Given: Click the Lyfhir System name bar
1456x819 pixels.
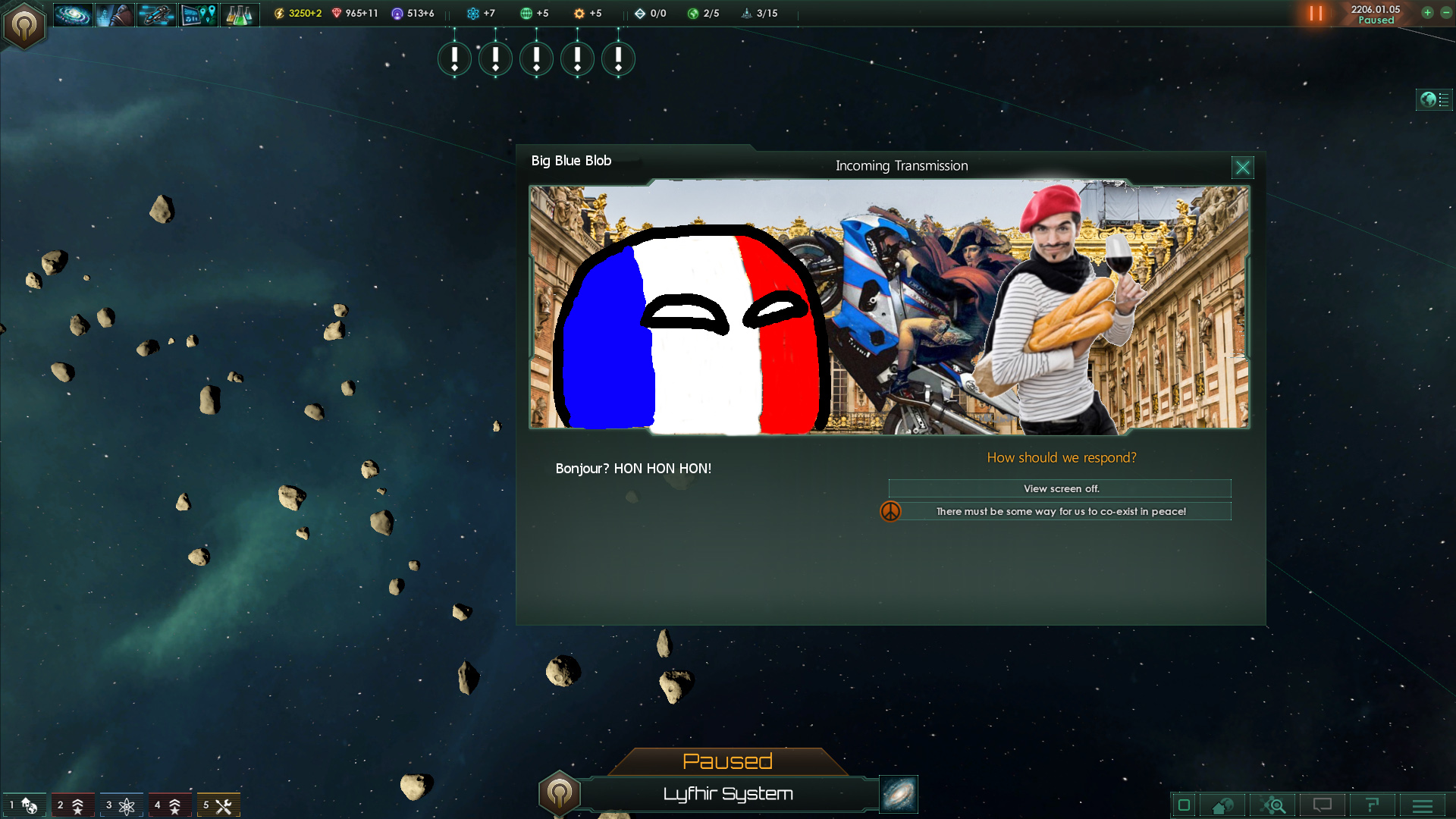Looking at the screenshot, I should [x=728, y=794].
